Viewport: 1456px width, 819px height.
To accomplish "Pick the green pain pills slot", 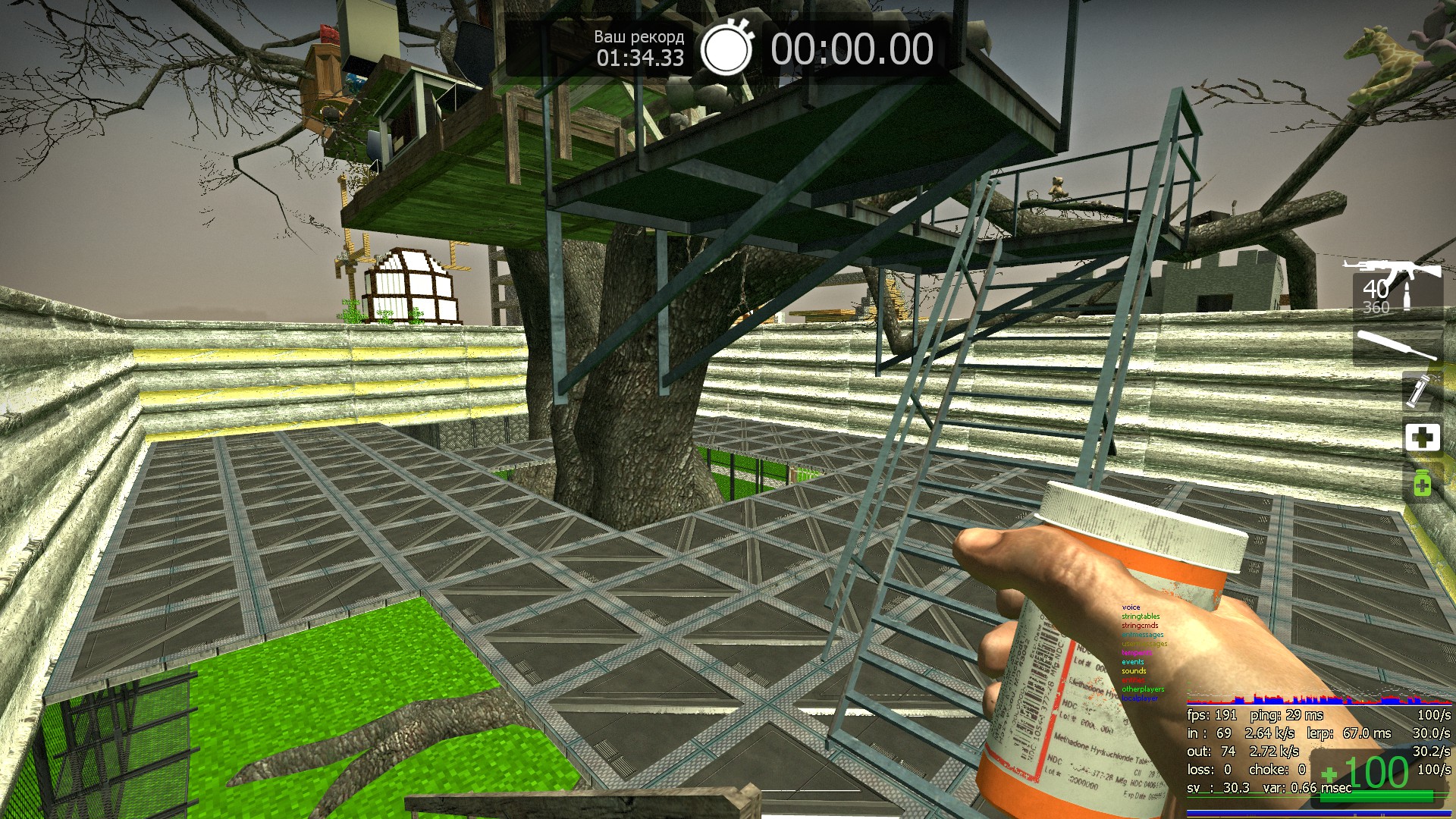I will [1422, 483].
